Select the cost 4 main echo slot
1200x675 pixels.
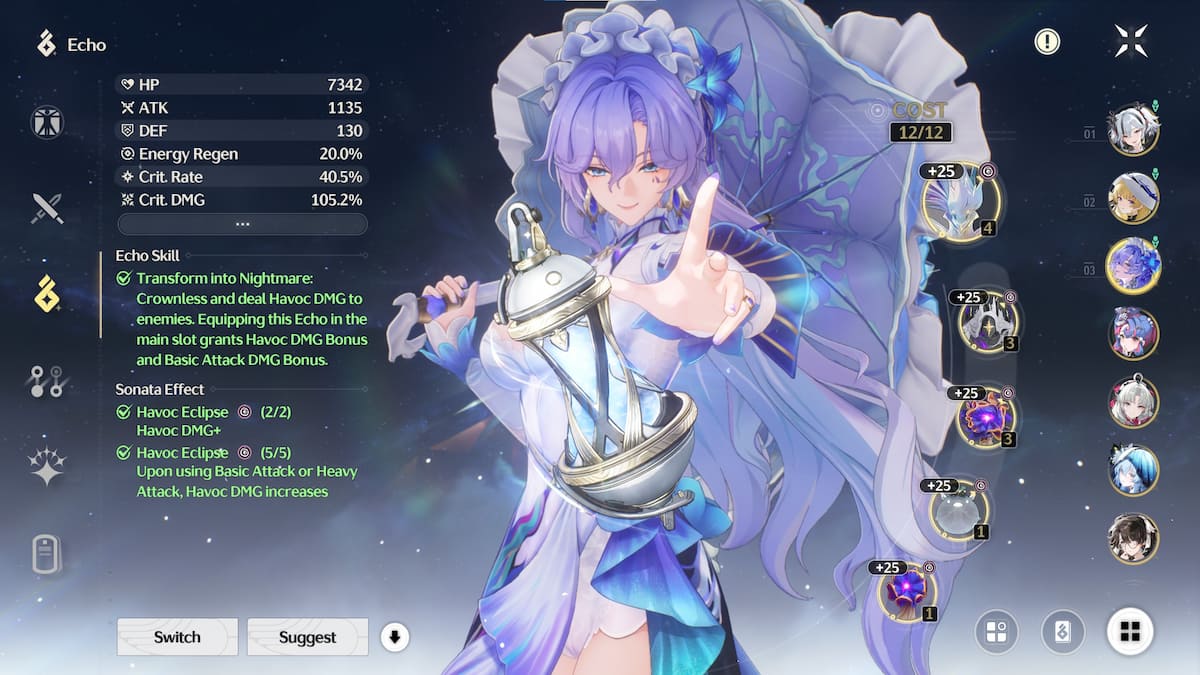click(x=961, y=203)
